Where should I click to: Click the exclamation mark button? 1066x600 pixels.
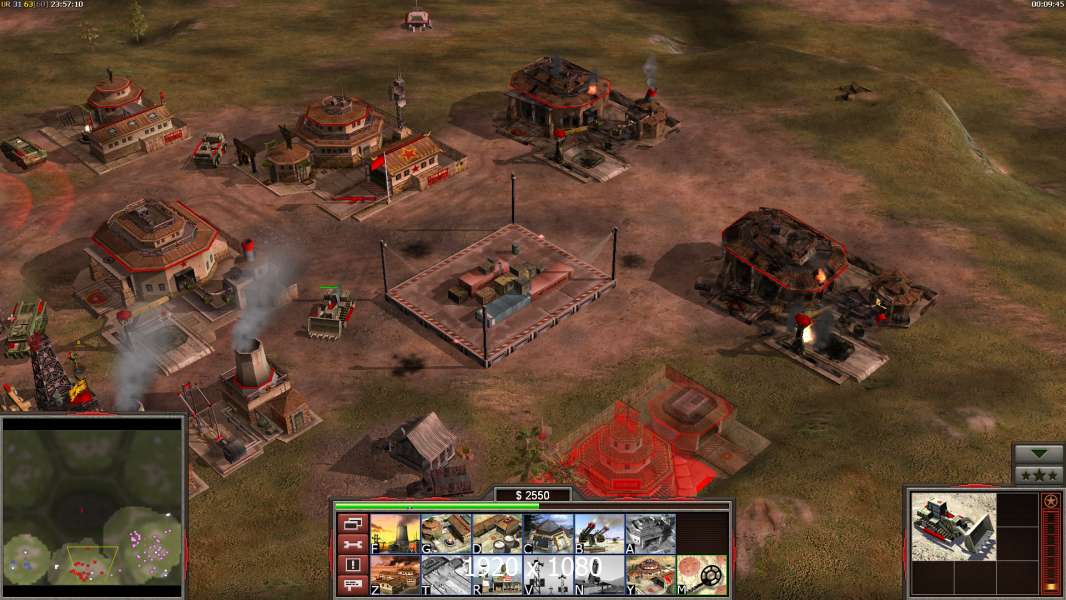pyautogui.click(x=351, y=565)
